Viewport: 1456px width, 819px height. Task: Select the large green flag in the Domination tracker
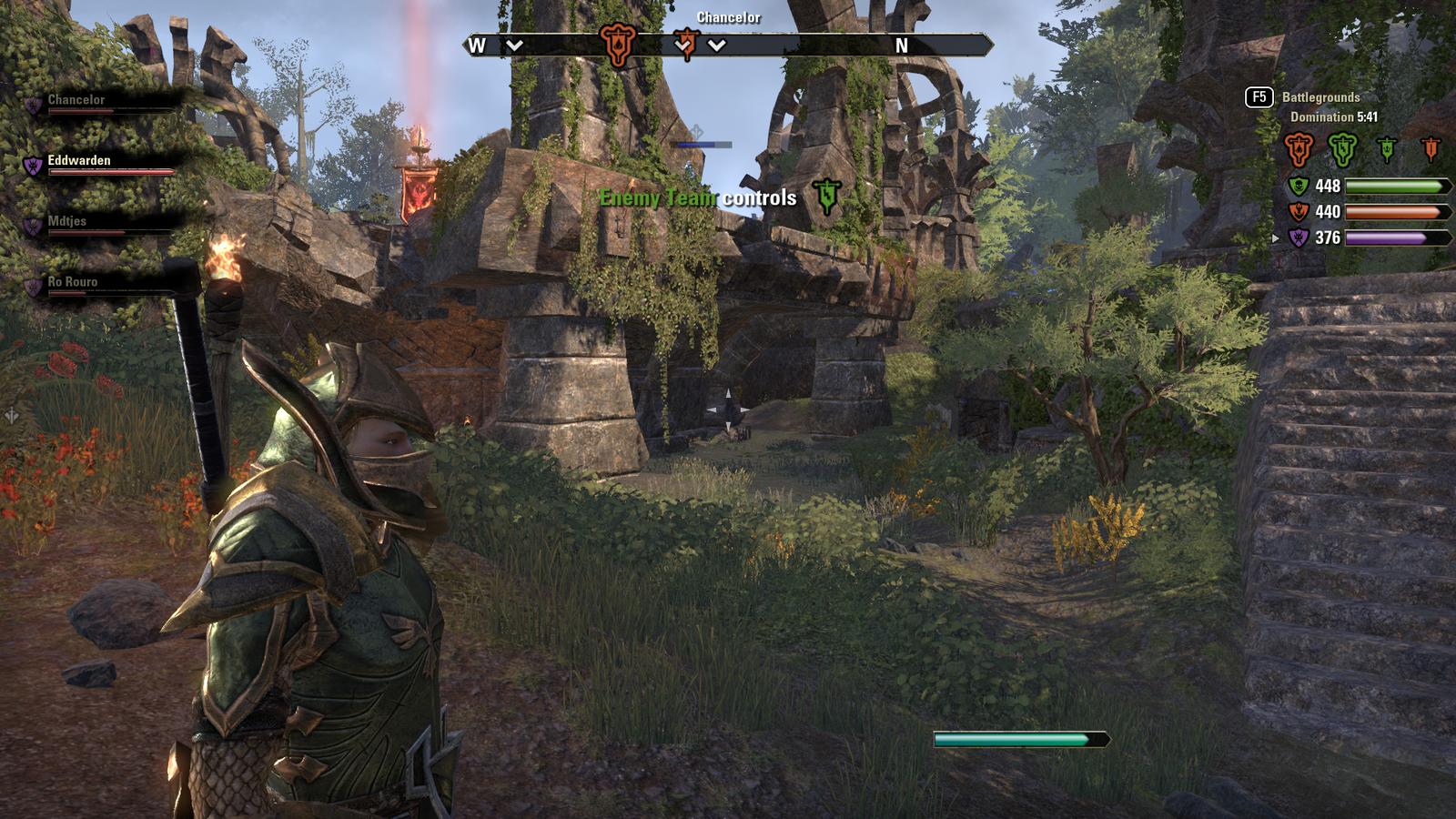pos(1342,149)
